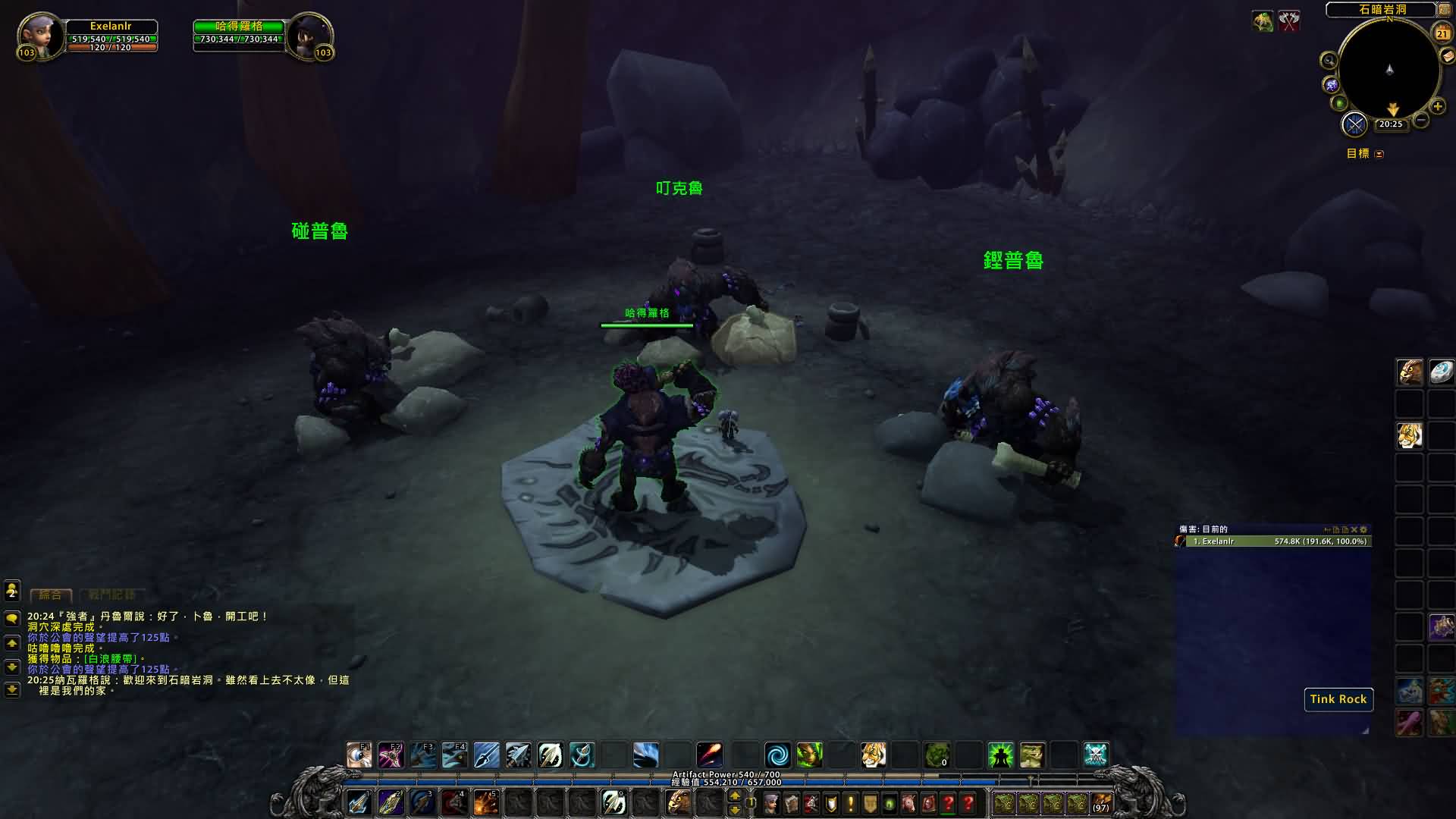The width and height of the screenshot is (1456, 819).
Task: Toggle minimap tracking with the magnifier button
Action: (x=1329, y=61)
